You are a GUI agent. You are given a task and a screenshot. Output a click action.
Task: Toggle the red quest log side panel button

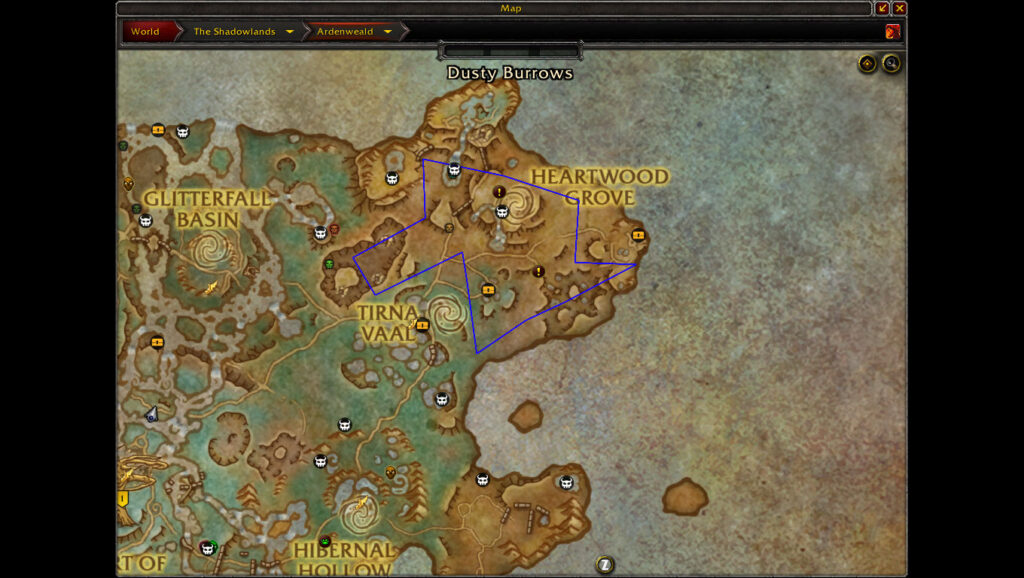click(x=892, y=31)
